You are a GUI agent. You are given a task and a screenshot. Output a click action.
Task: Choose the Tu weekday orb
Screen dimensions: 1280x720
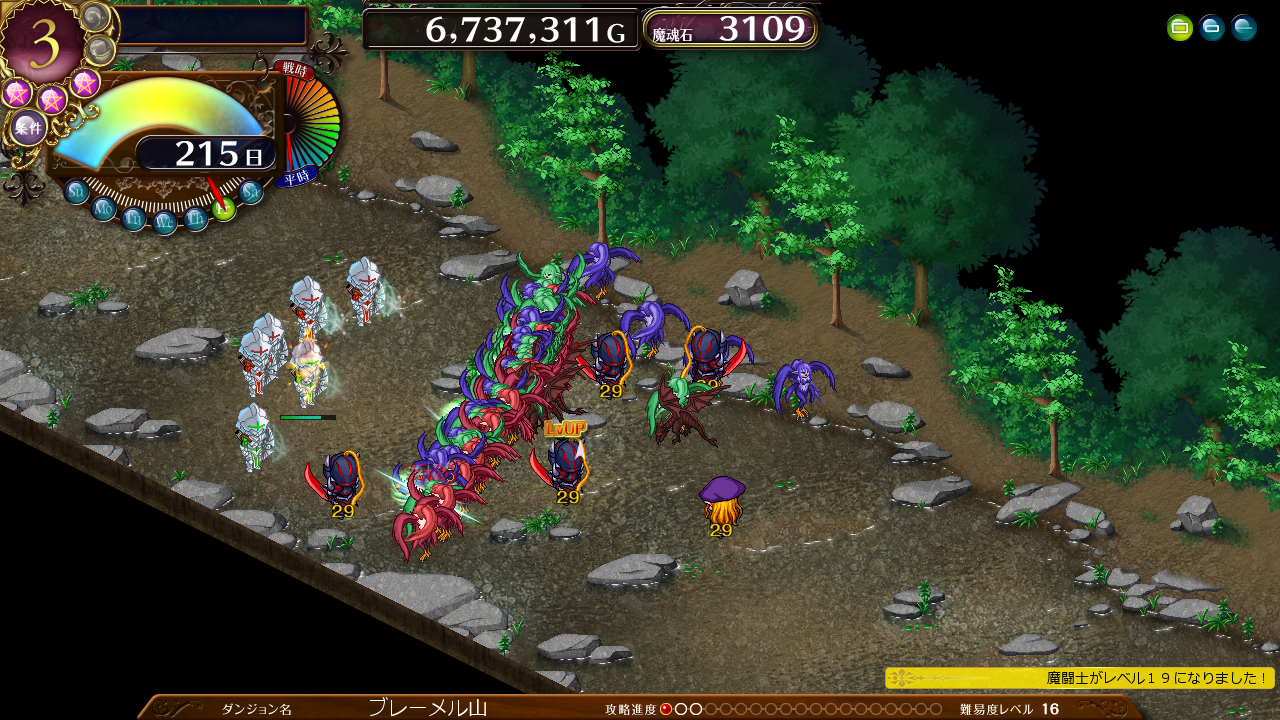click(x=134, y=218)
